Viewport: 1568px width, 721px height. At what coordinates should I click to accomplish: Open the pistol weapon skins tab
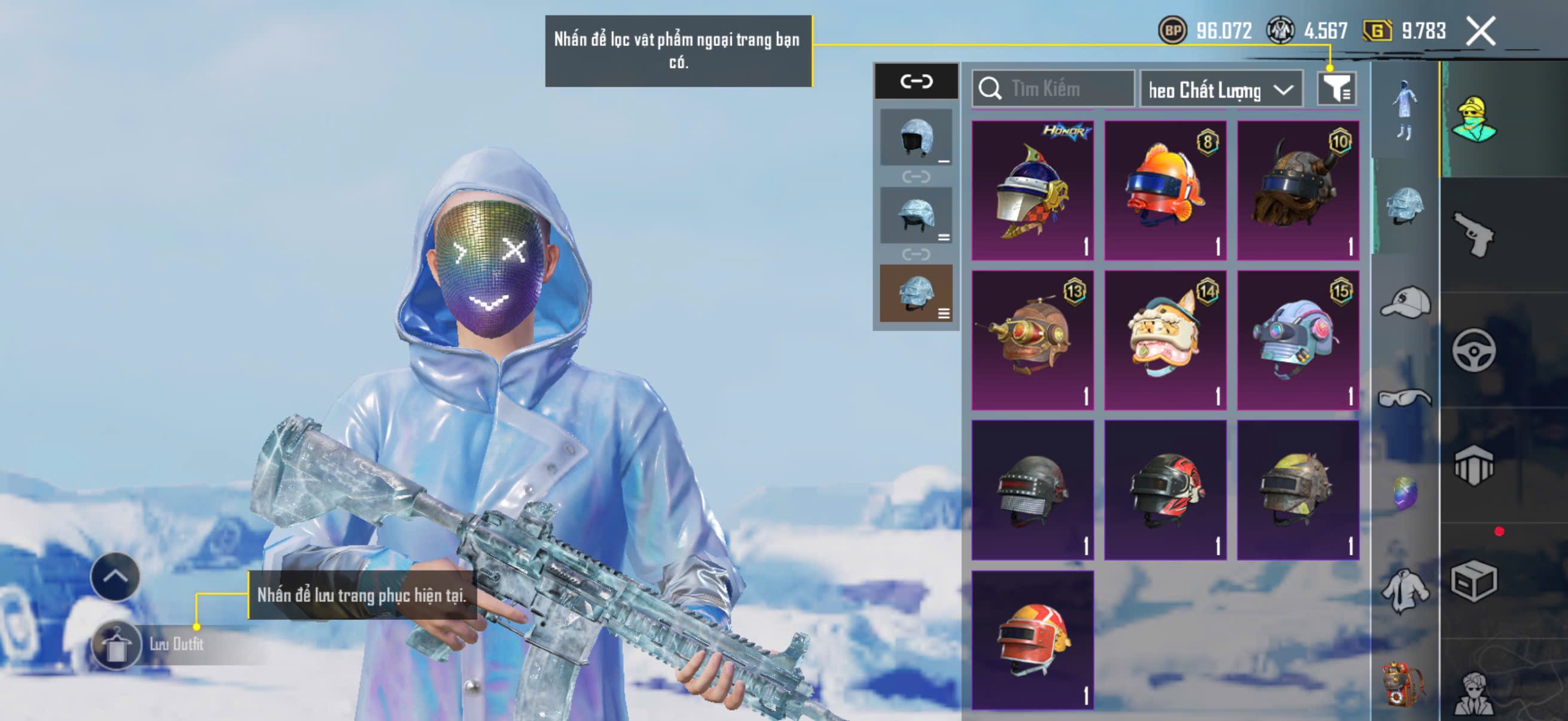coord(1474,234)
